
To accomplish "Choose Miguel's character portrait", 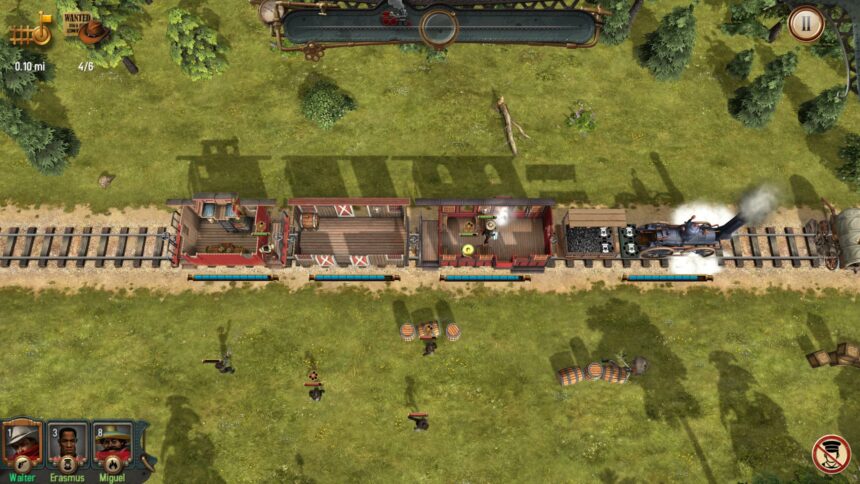I will [112, 440].
